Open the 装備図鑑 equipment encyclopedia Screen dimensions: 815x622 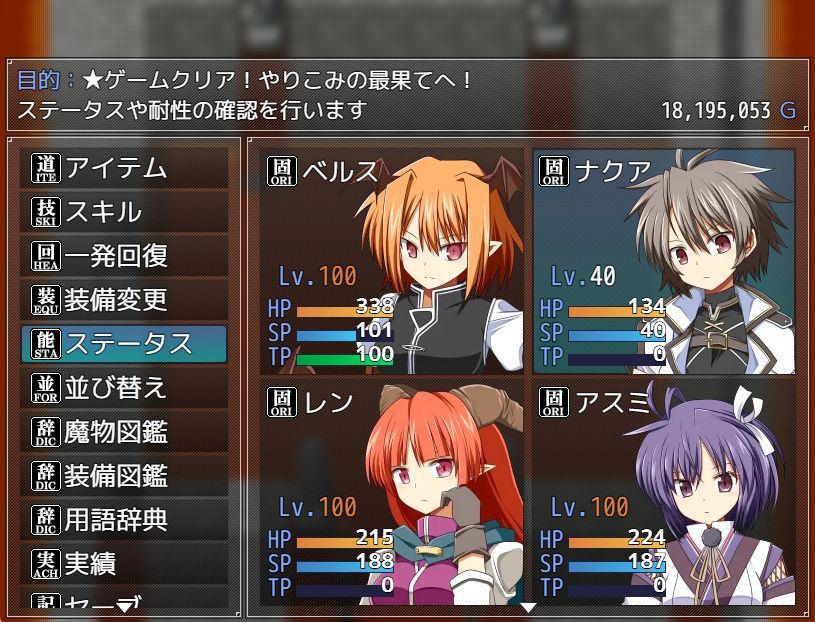124,476
